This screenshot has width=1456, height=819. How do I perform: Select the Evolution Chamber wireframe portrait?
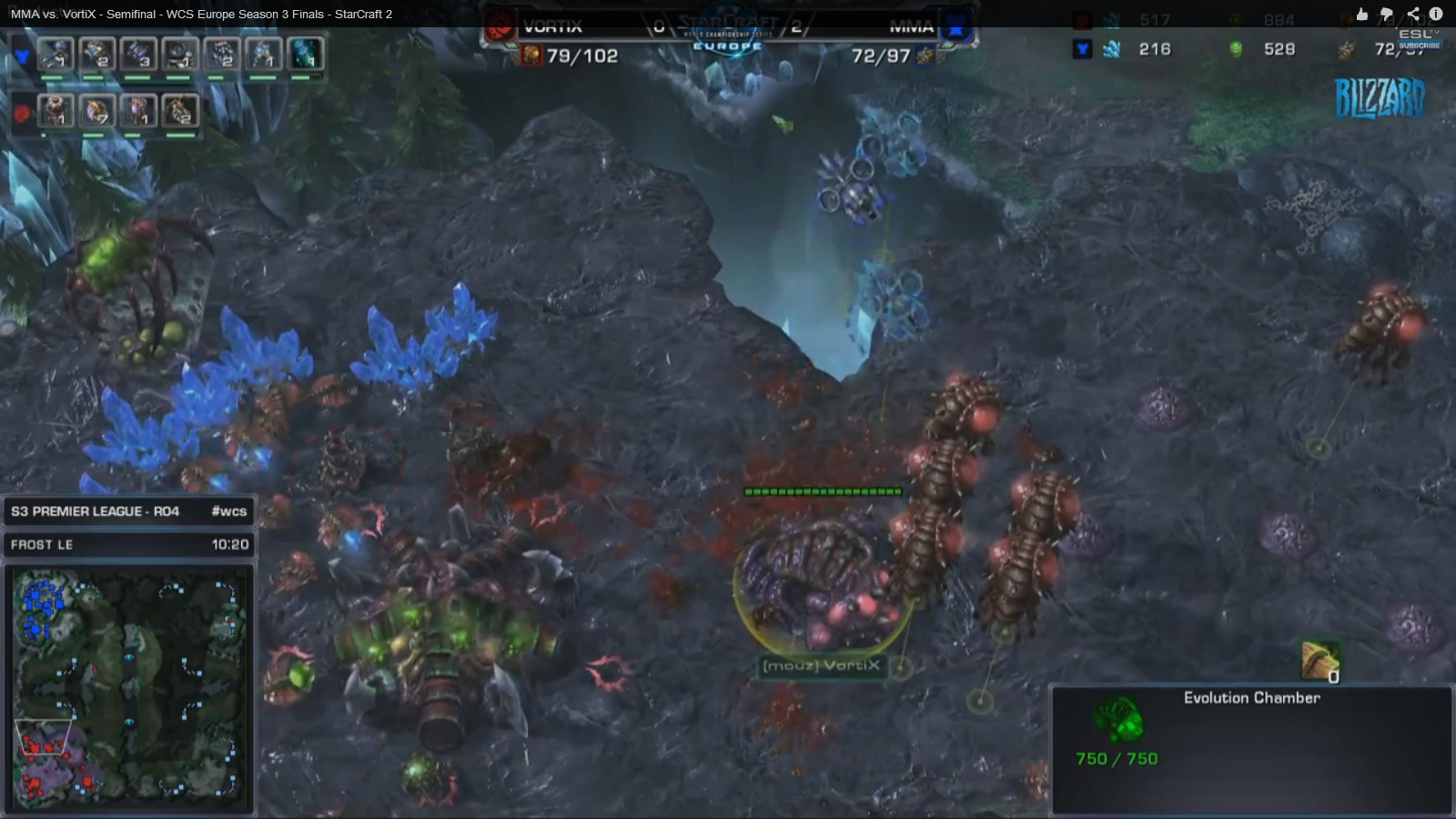click(x=1117, y=718)
